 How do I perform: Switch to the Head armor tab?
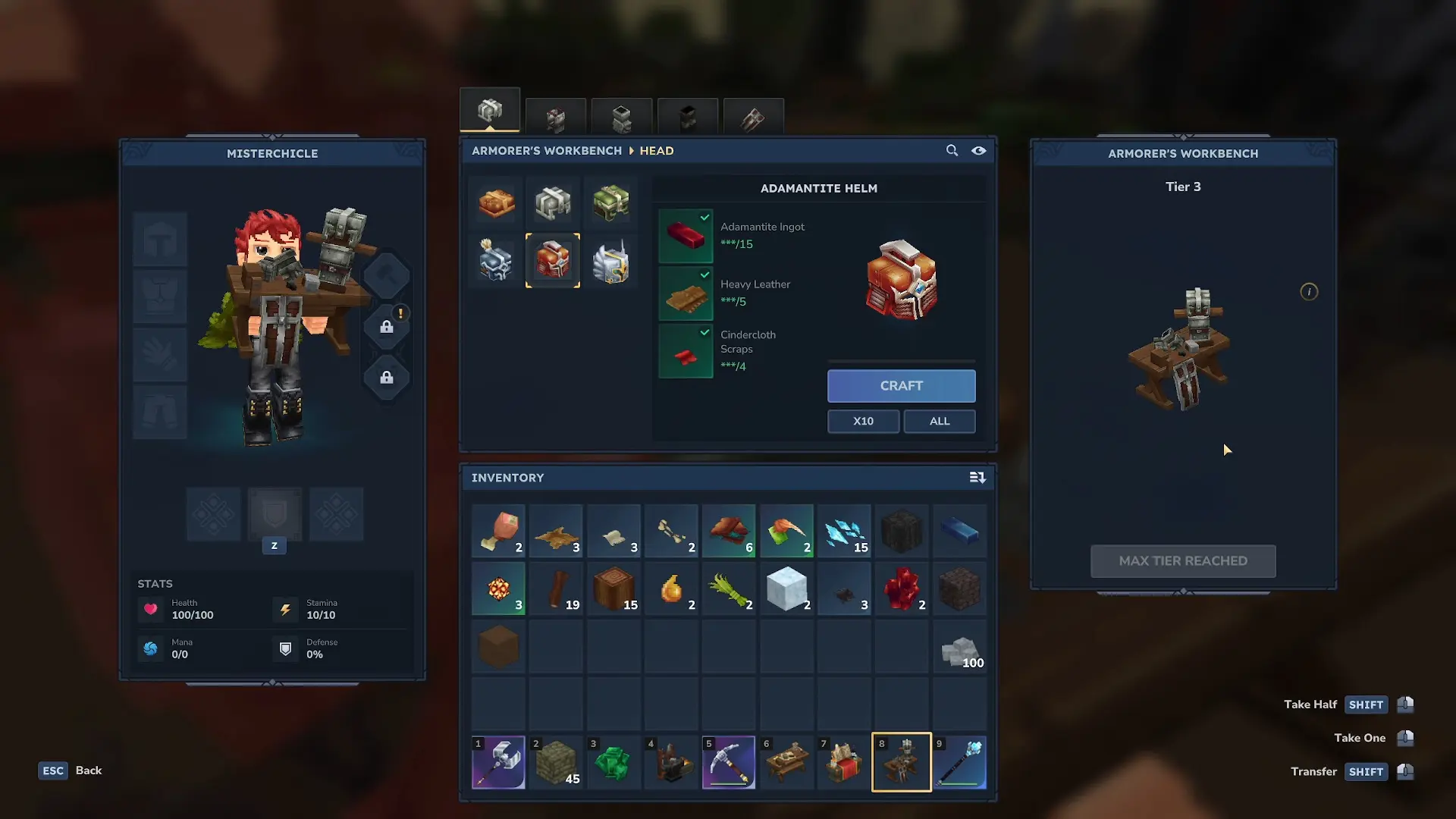click(490, 111)
